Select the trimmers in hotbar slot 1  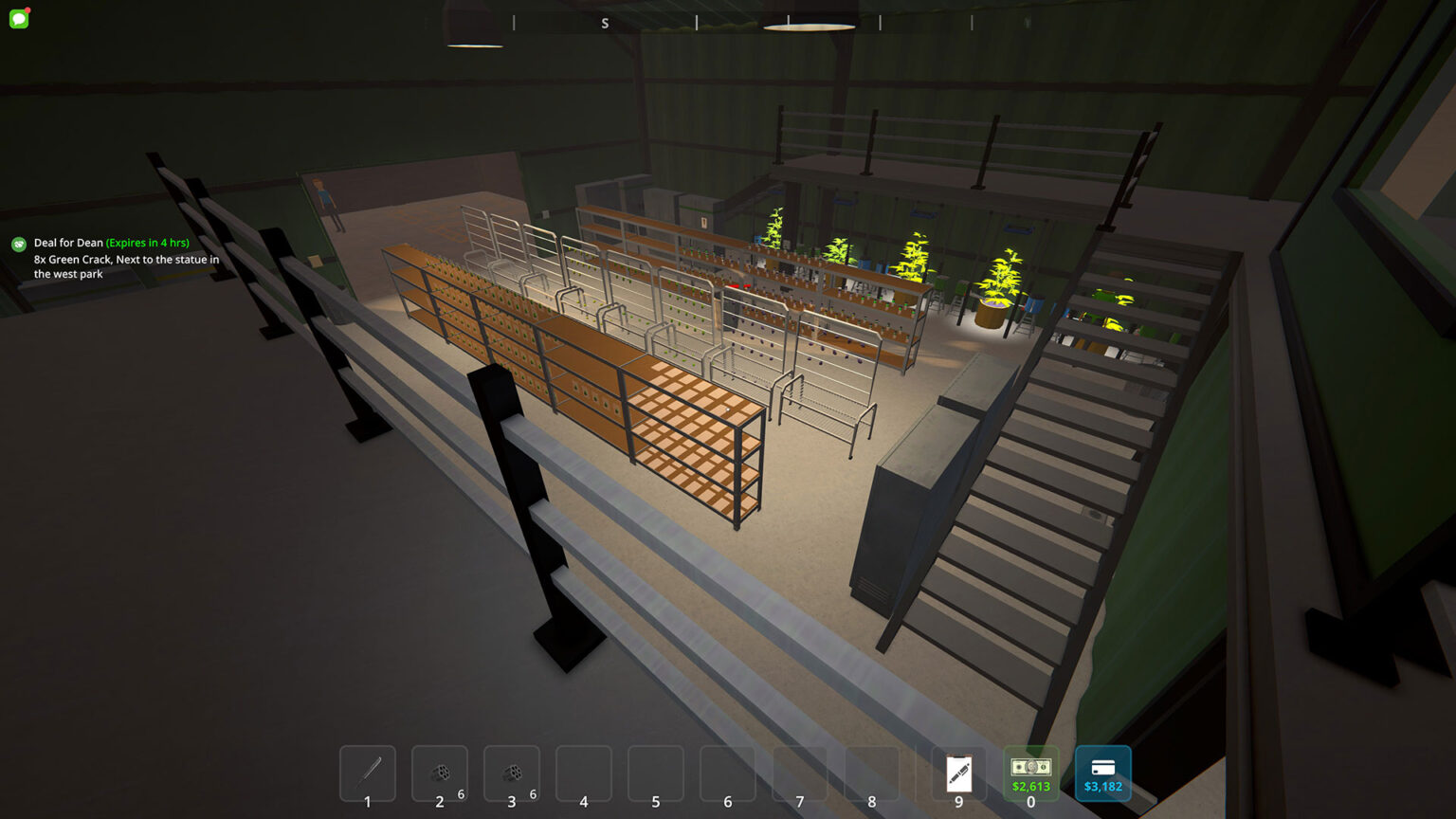tap(367, 773)
